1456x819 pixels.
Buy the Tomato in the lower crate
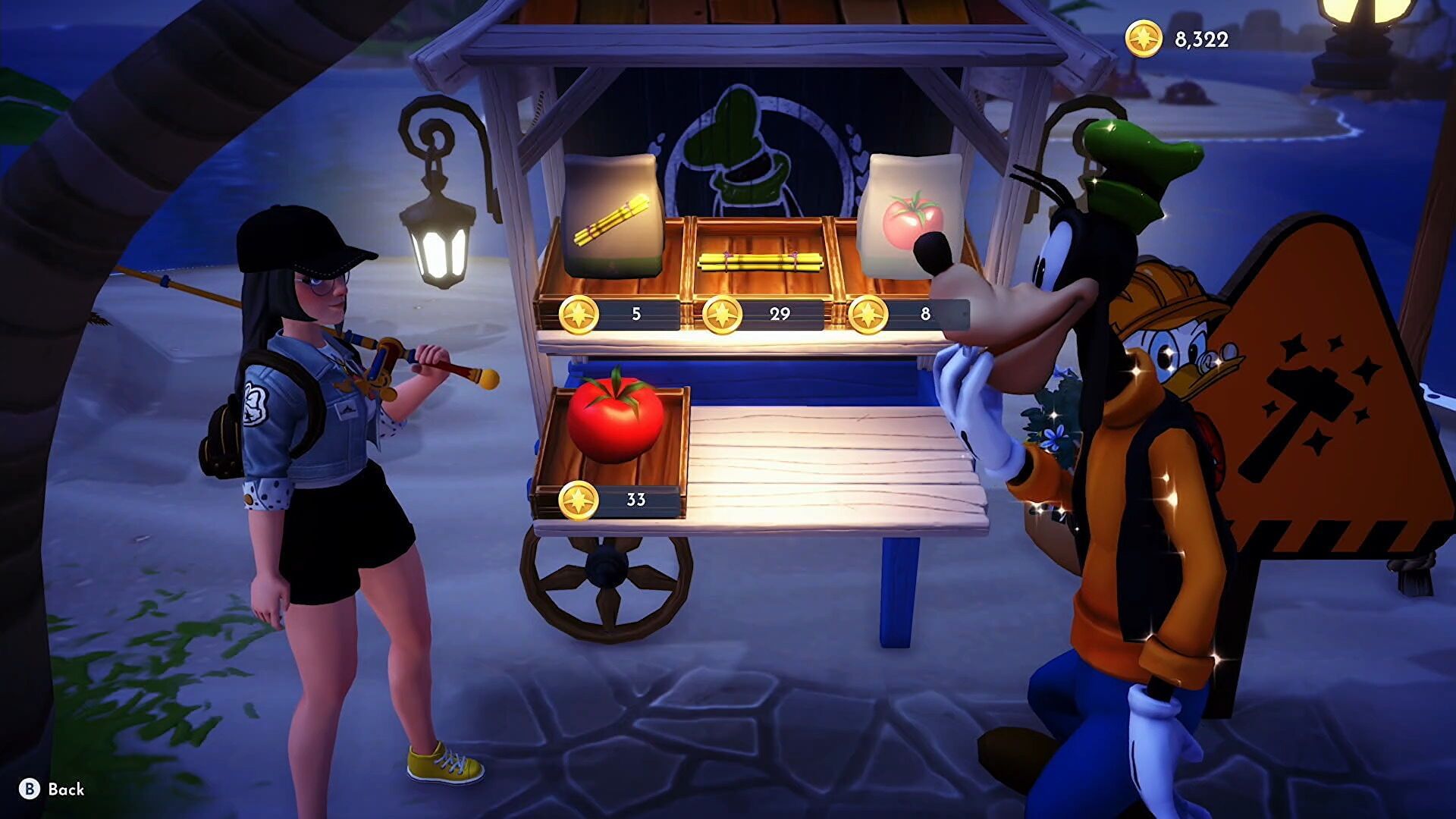tap(614, 421)
